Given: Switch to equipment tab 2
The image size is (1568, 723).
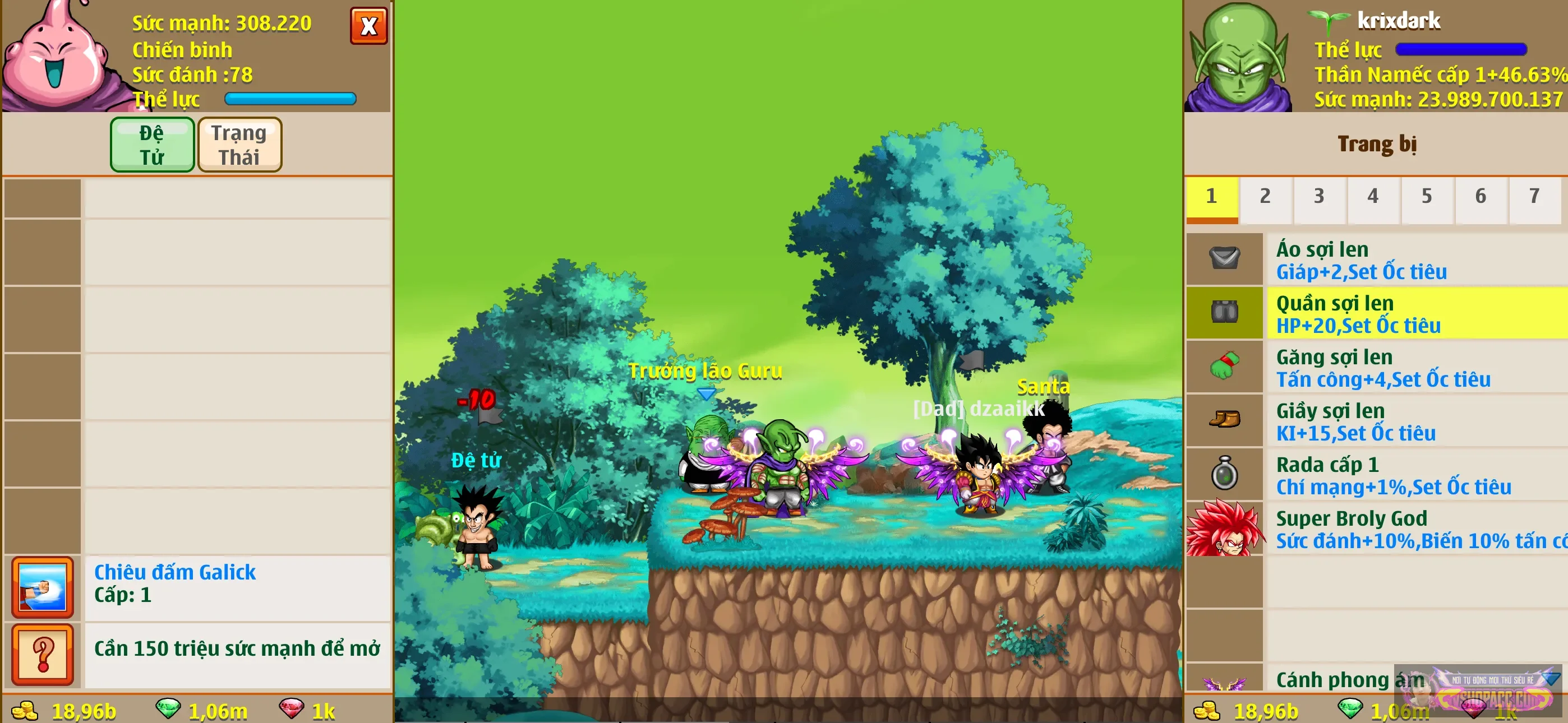Looking at the screenshot, I should [x=1265, y=198].
